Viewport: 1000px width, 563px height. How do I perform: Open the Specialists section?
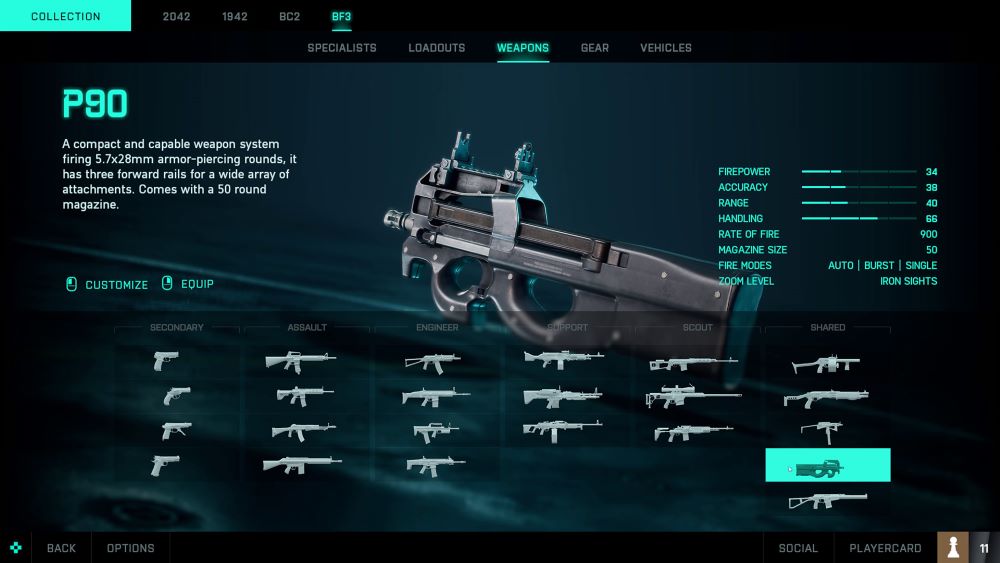click(x=342, y=48)
